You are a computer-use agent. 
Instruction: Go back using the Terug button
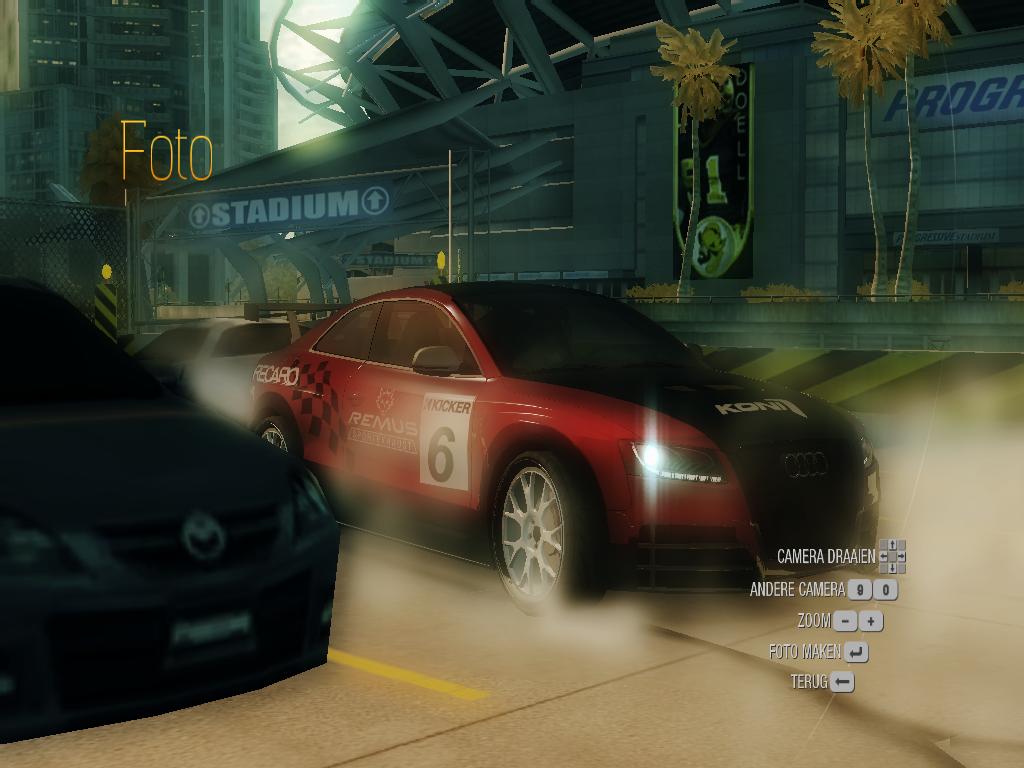[x=842, y=682]
